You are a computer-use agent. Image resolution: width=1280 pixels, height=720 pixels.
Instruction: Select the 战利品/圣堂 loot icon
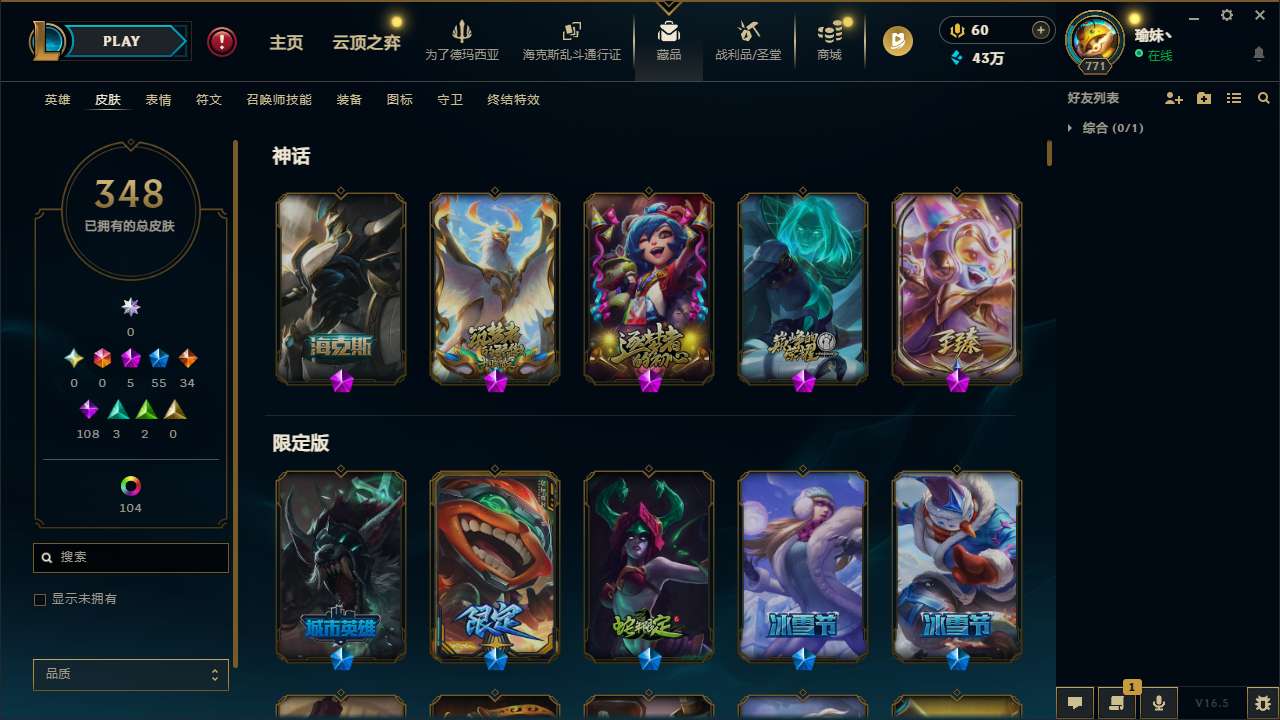pos(746,40)
